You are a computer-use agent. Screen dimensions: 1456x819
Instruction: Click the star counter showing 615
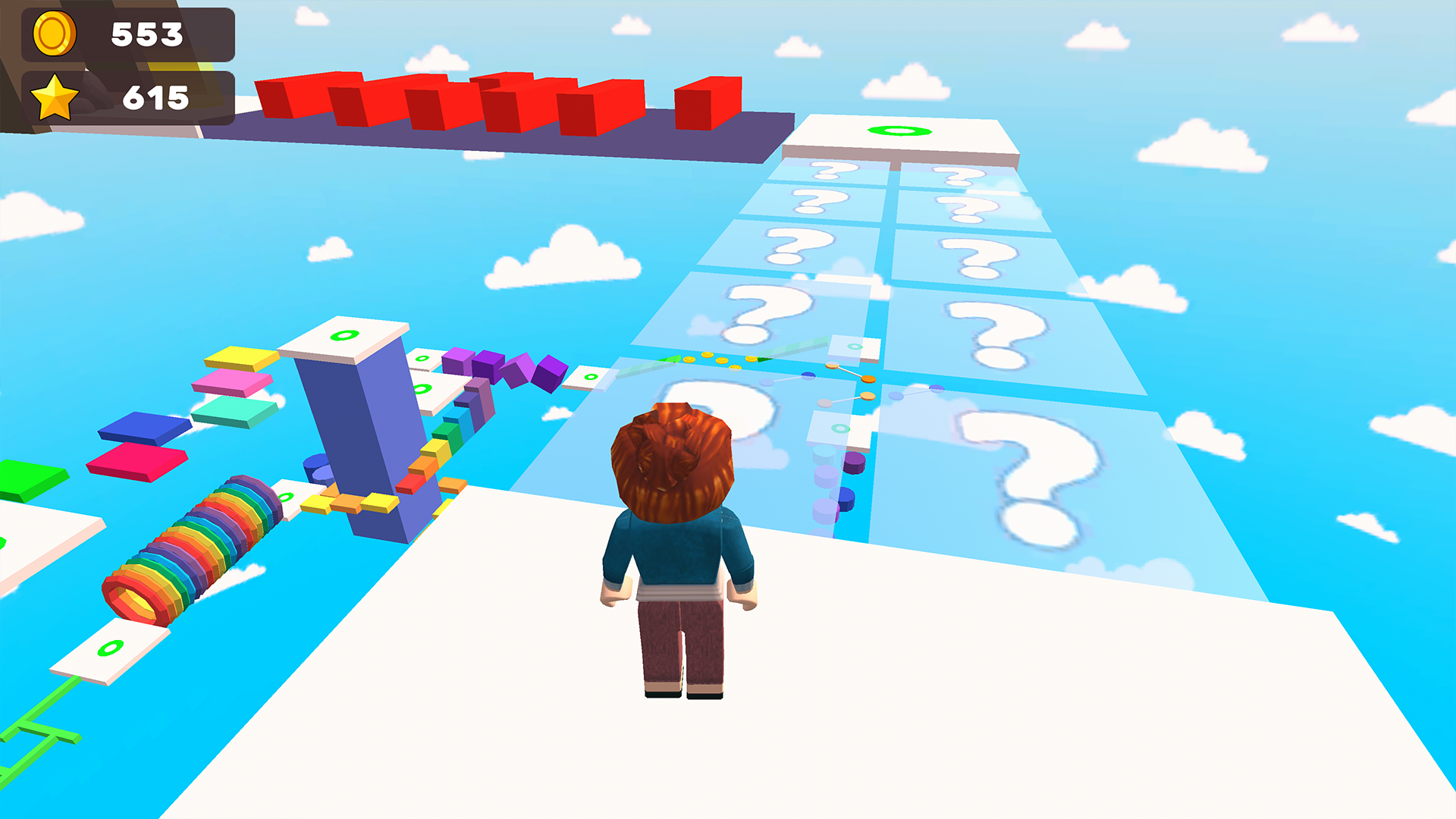155,96
